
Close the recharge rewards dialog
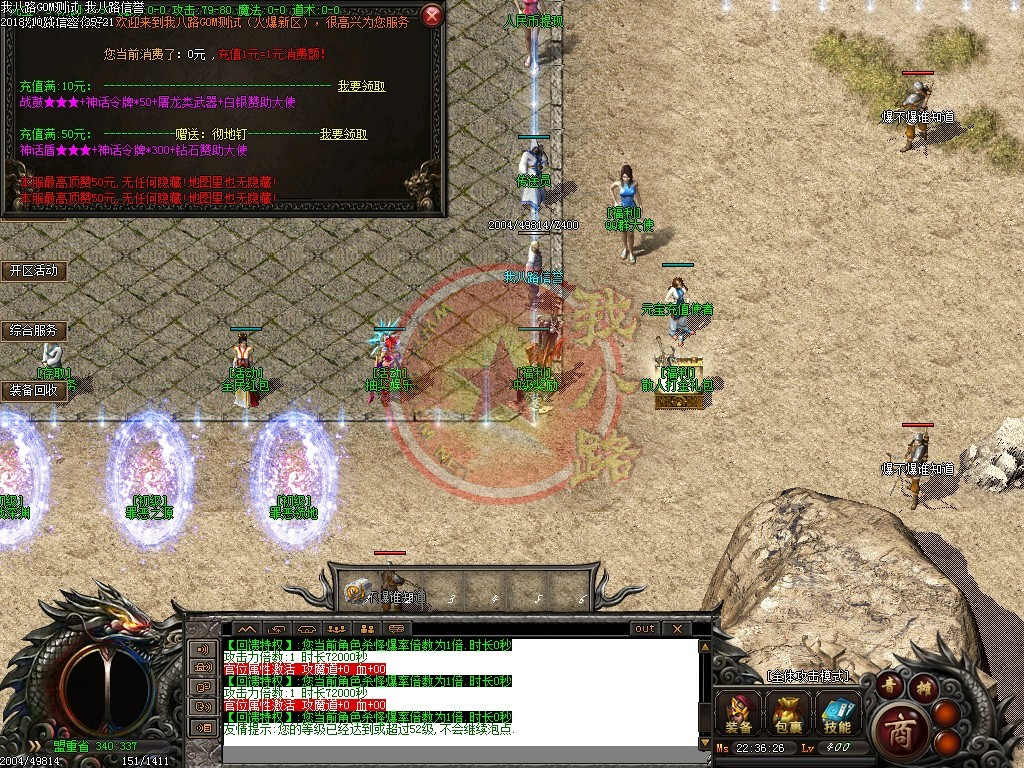(x=432, y=15)
